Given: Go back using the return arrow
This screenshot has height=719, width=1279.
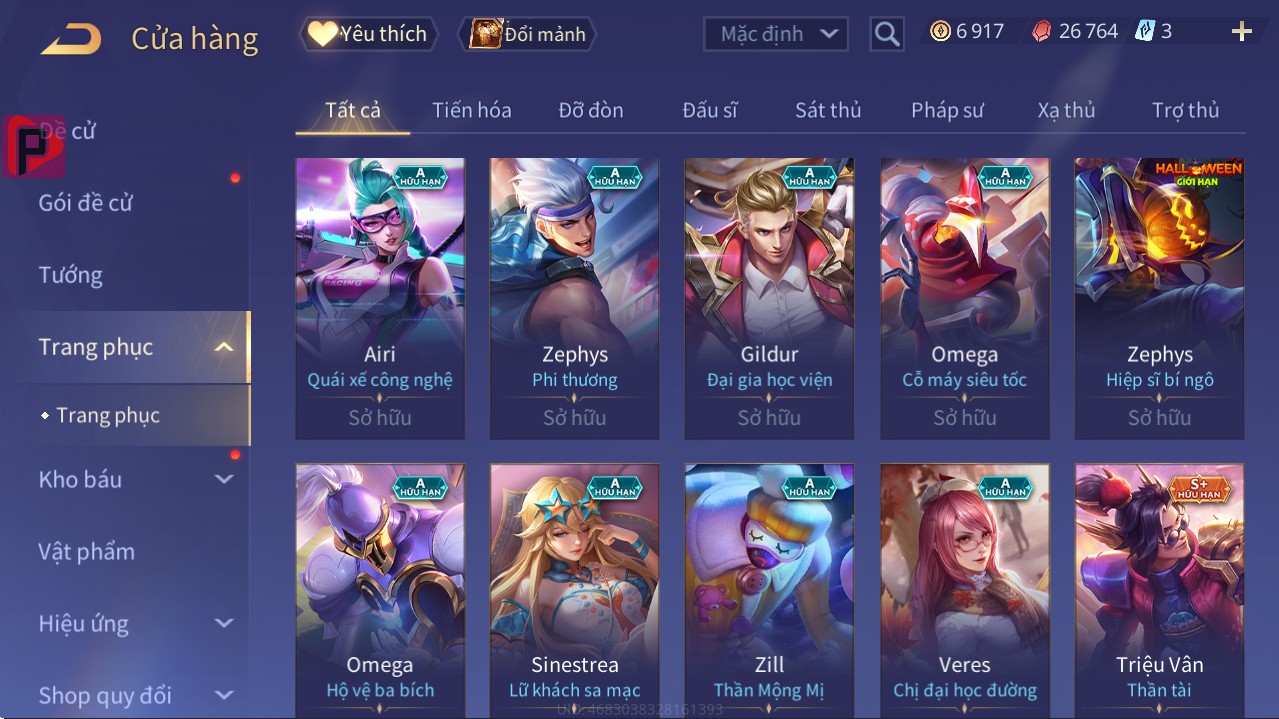Looking at the screenshot, I should tap(71, 39).
